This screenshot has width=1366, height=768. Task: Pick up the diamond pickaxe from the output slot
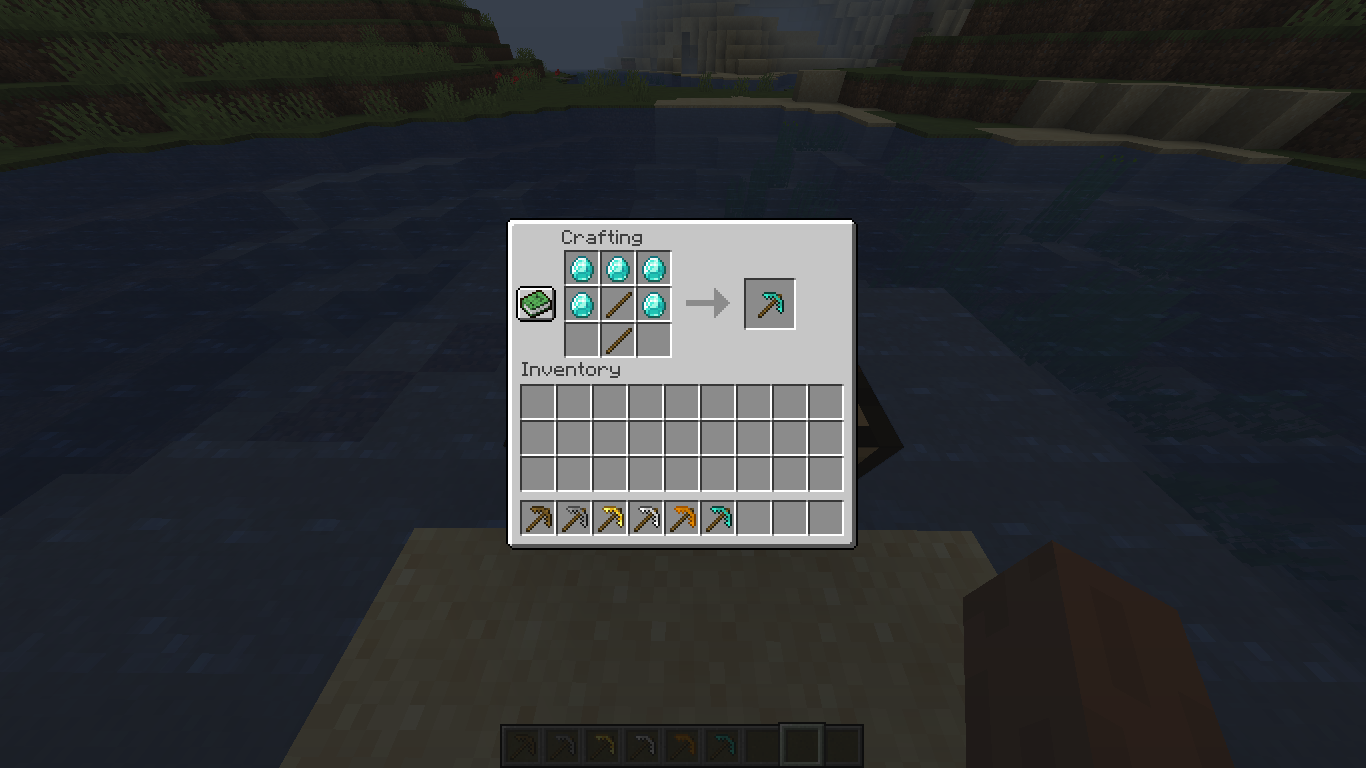769,303
